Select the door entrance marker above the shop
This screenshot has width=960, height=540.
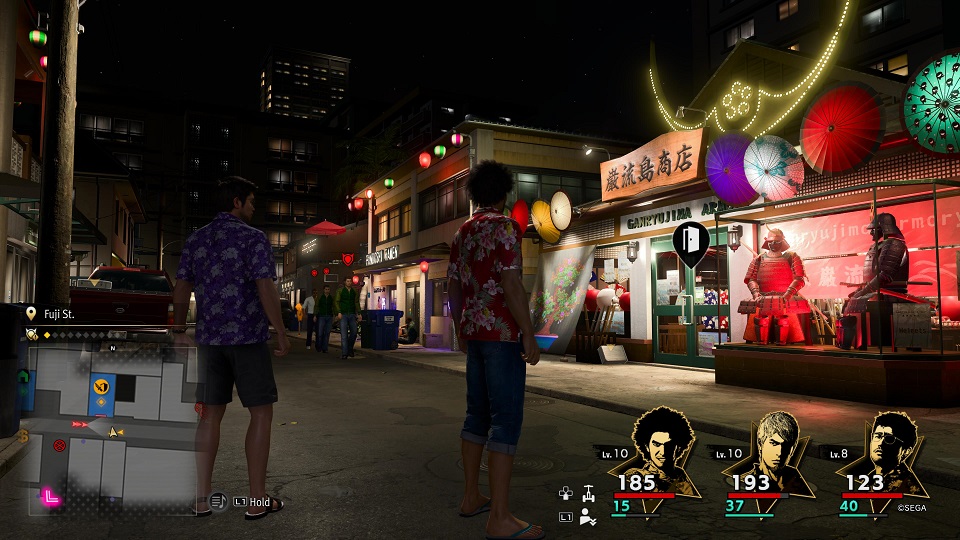pos(691,241)
